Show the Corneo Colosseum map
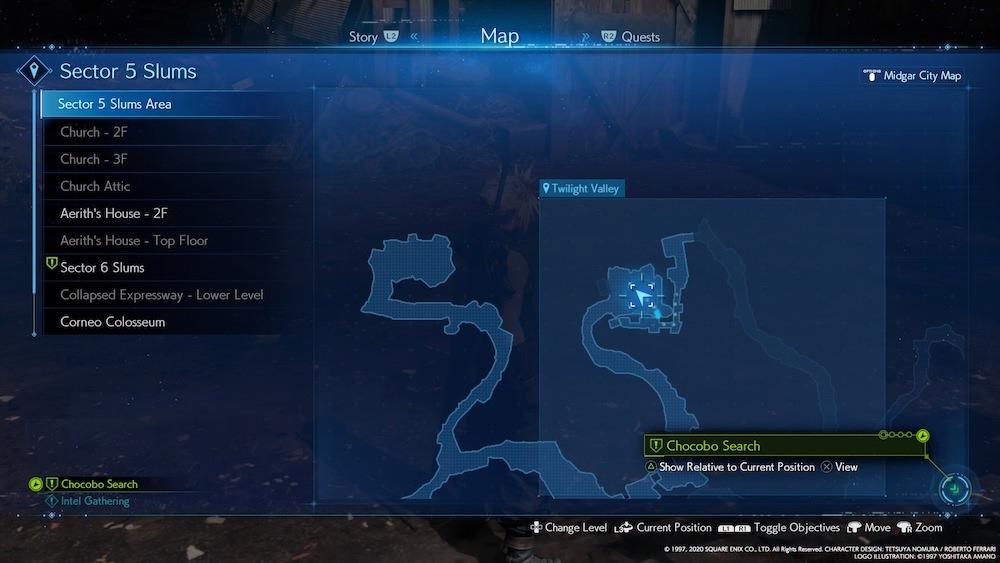This screenshot has height=563, width=1000. coord(112,322)
